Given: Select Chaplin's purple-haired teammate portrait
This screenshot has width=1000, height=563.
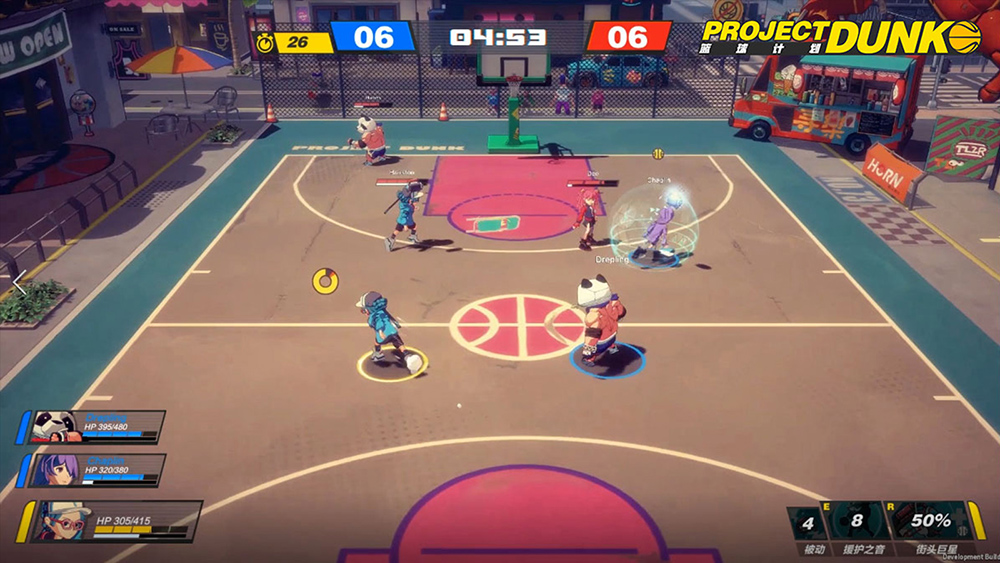Looking at the screenshot, I should (x=57, y=470).
